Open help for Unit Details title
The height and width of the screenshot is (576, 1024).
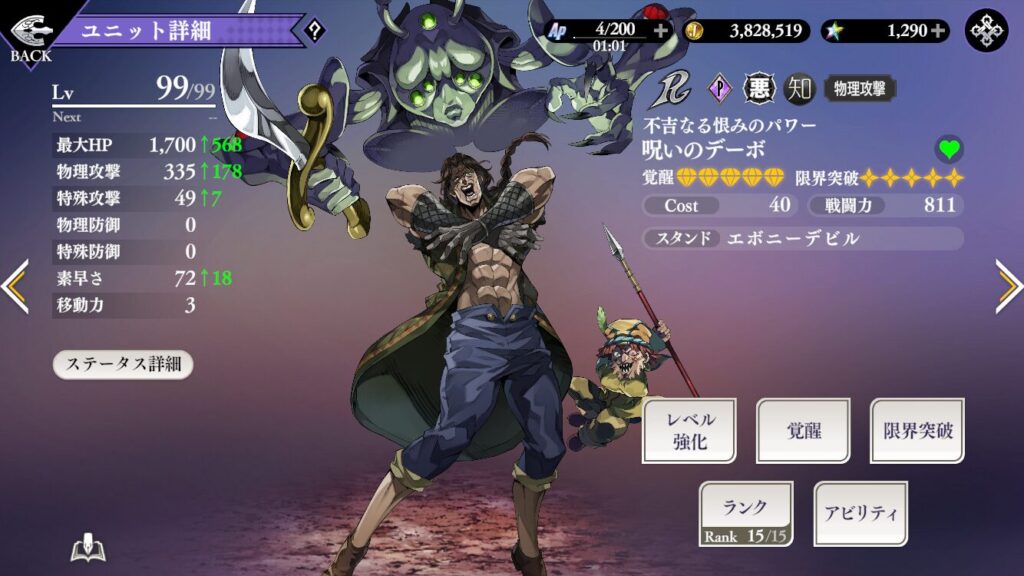coord(315,31)
